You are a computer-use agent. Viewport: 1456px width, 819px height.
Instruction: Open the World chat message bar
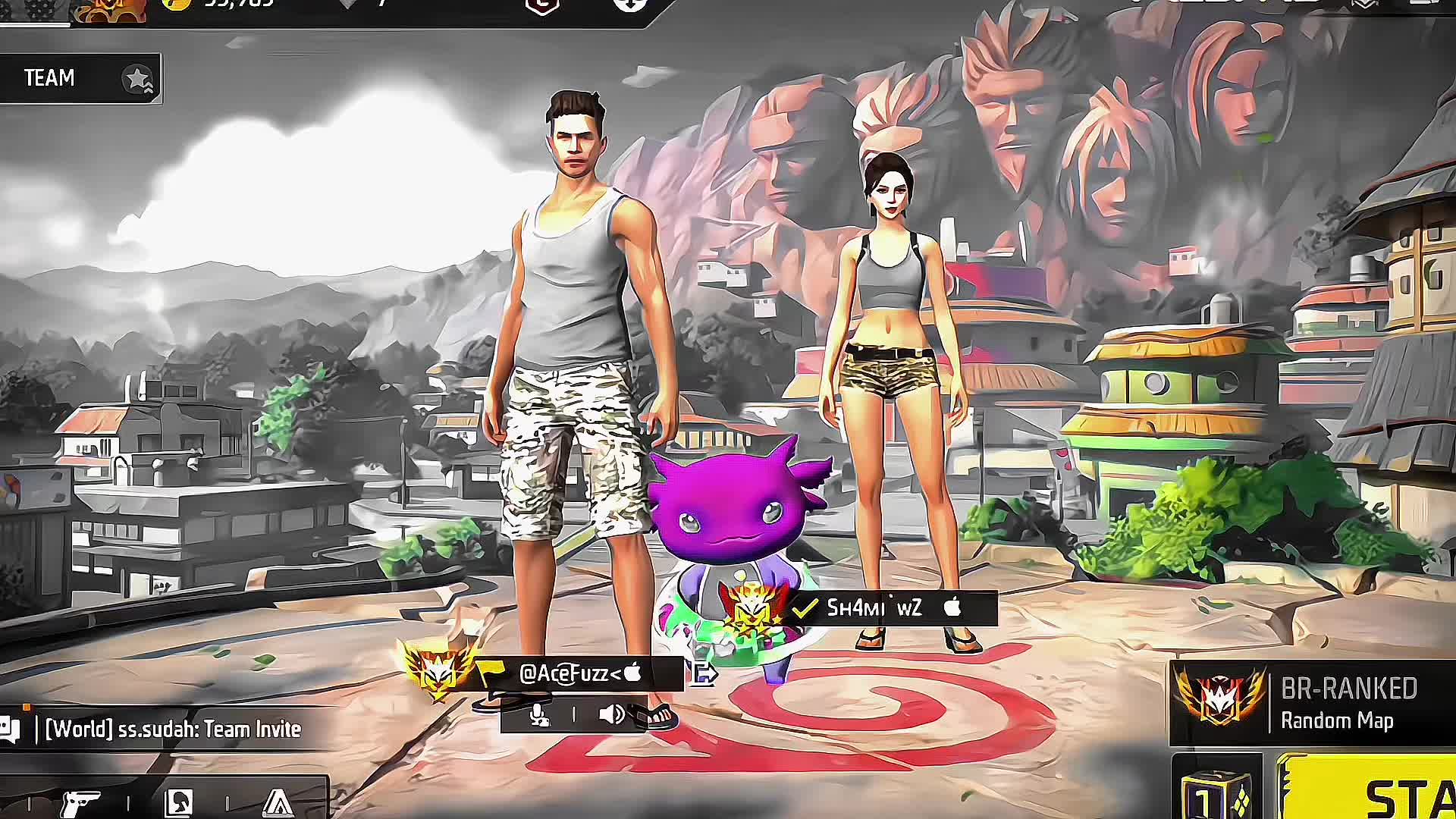[173, 730]
